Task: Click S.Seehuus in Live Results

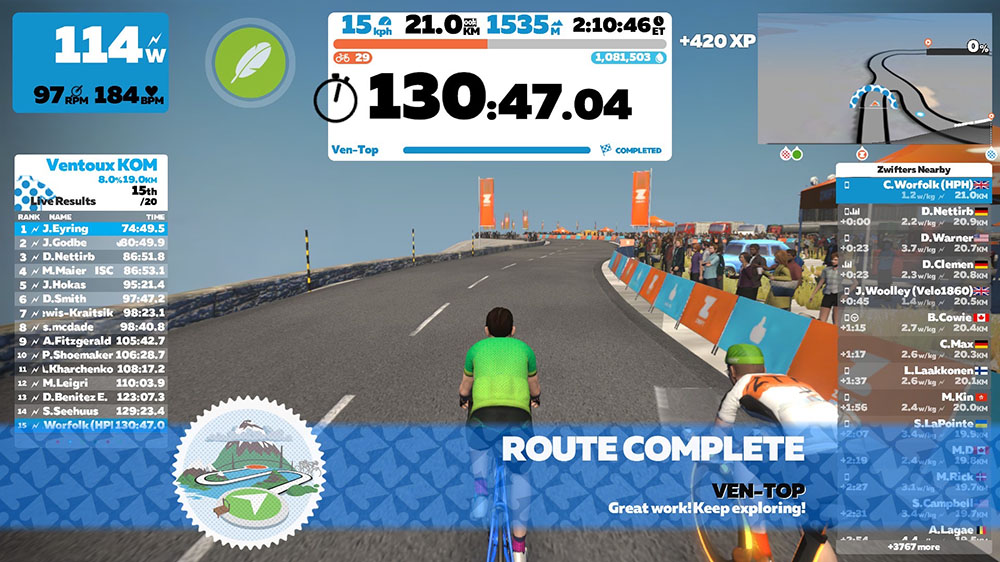Action: (x=91, y=411)
